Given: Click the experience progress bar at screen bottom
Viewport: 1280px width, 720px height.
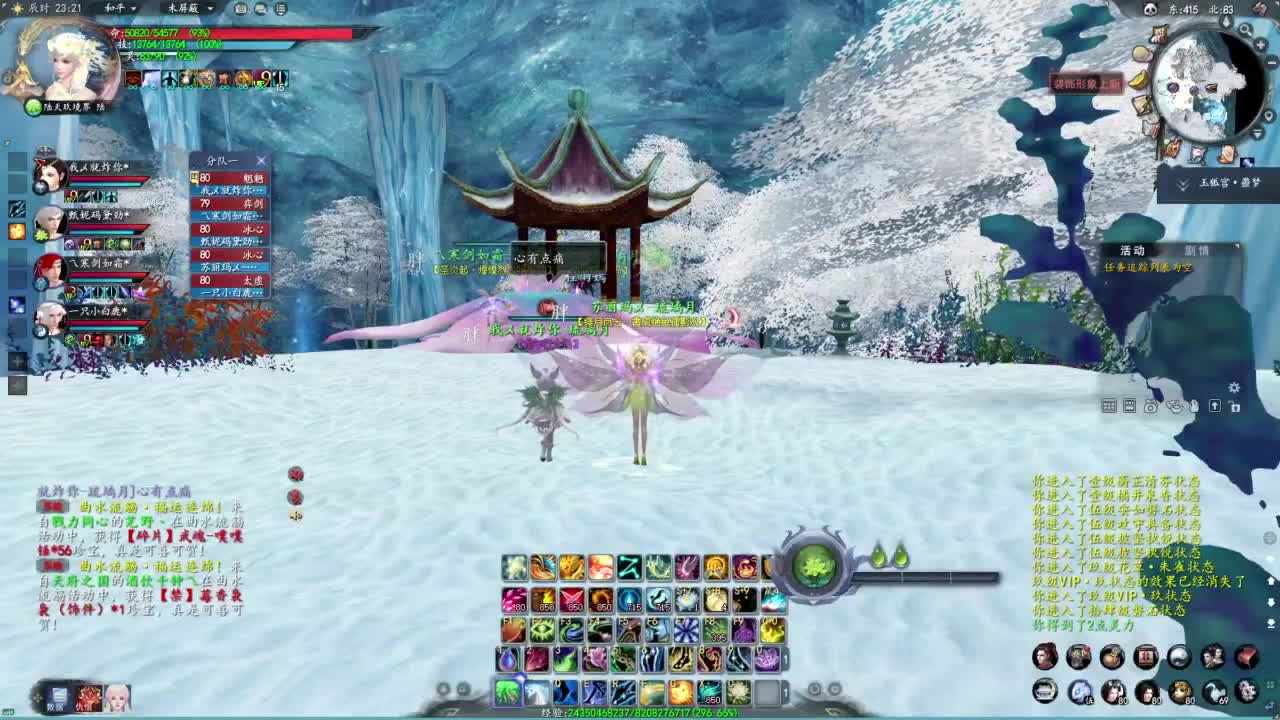Looking at the screenshot, I should coord(640,714).
